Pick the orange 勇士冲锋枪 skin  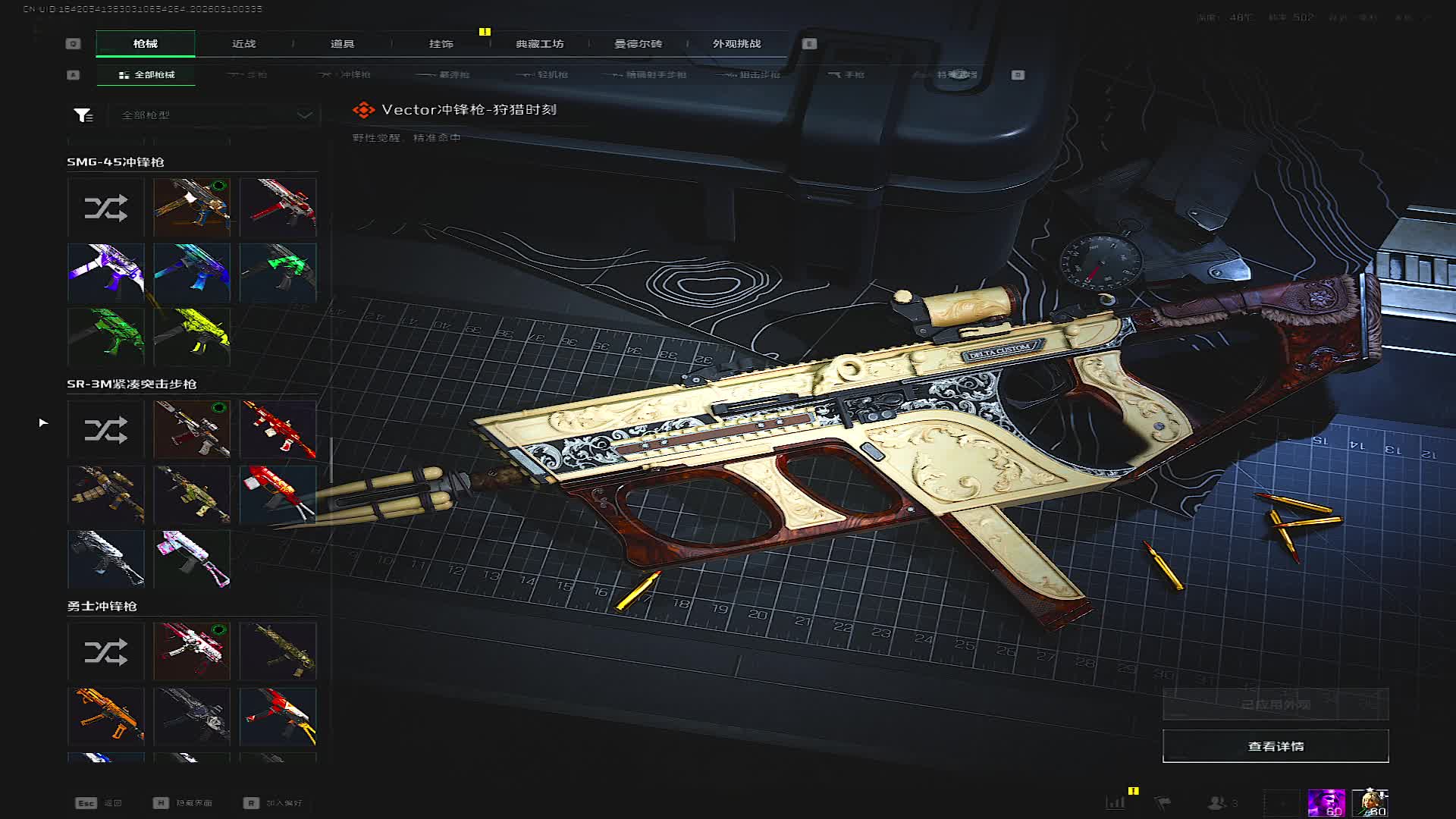point(105,716)
